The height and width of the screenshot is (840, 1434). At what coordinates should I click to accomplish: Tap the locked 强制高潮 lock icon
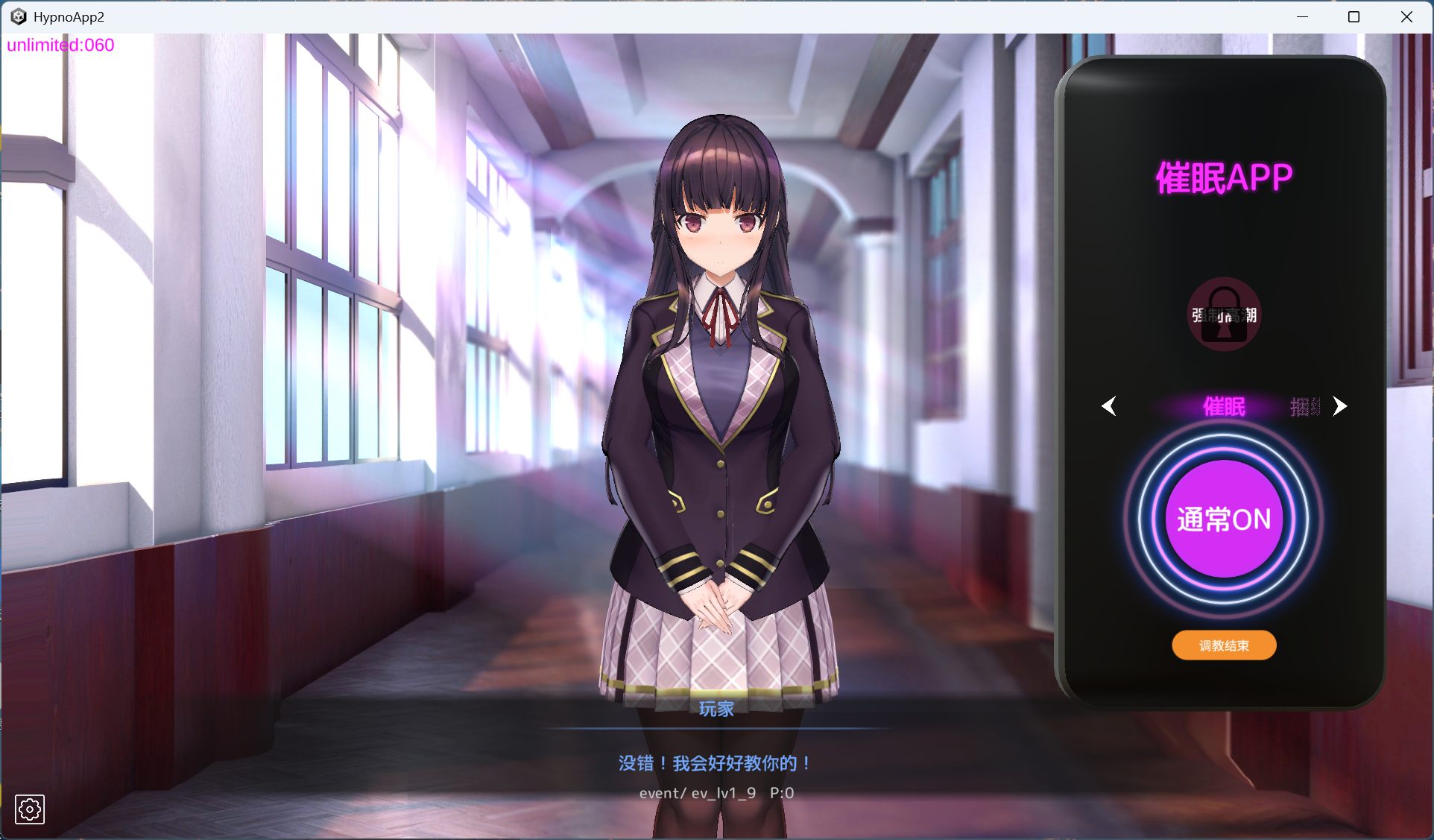(1223, 317)
